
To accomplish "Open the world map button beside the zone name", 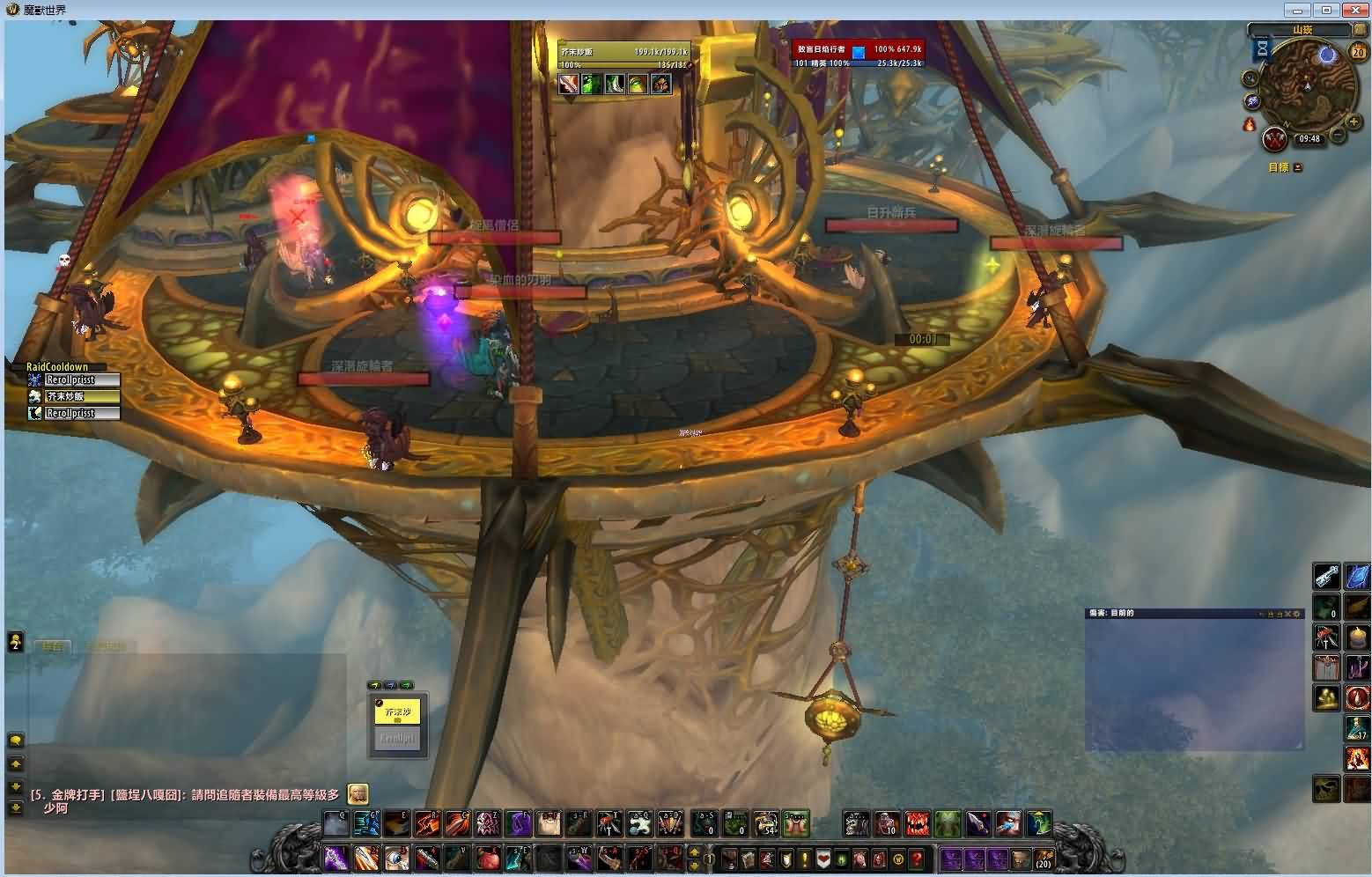I will pos(1359,30).
